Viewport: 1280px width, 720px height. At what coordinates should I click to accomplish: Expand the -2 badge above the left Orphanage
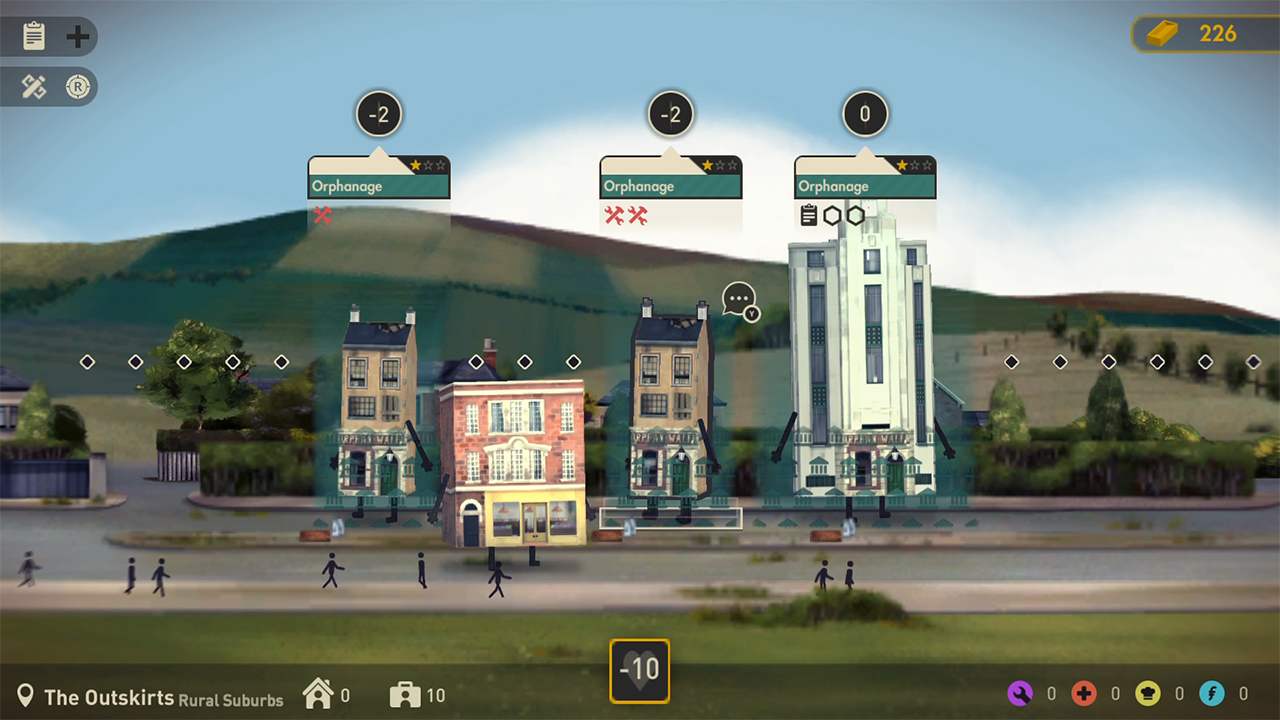pyautogui.click(x=378, y=113)
